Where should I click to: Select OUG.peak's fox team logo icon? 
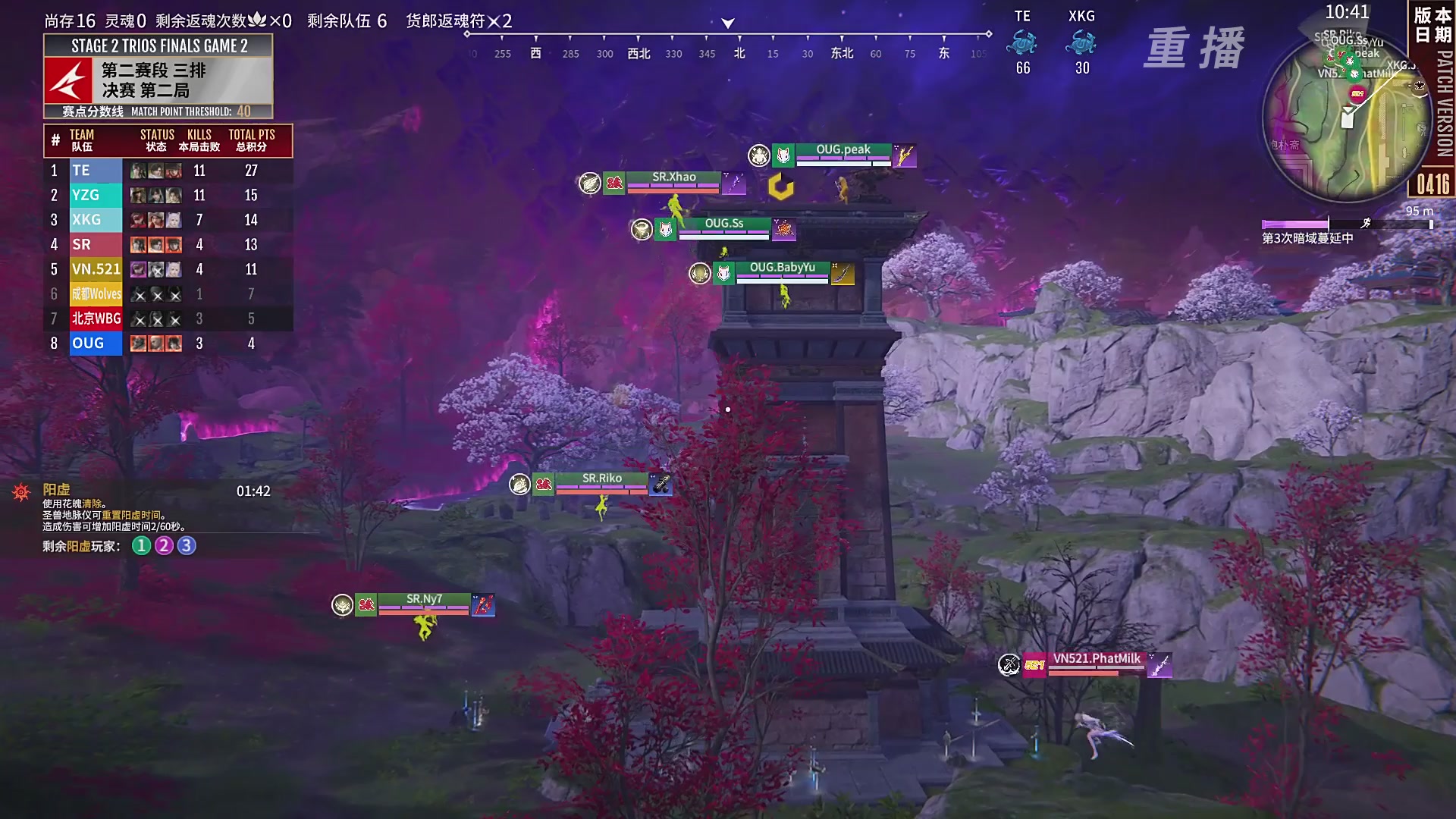point(783,155)
